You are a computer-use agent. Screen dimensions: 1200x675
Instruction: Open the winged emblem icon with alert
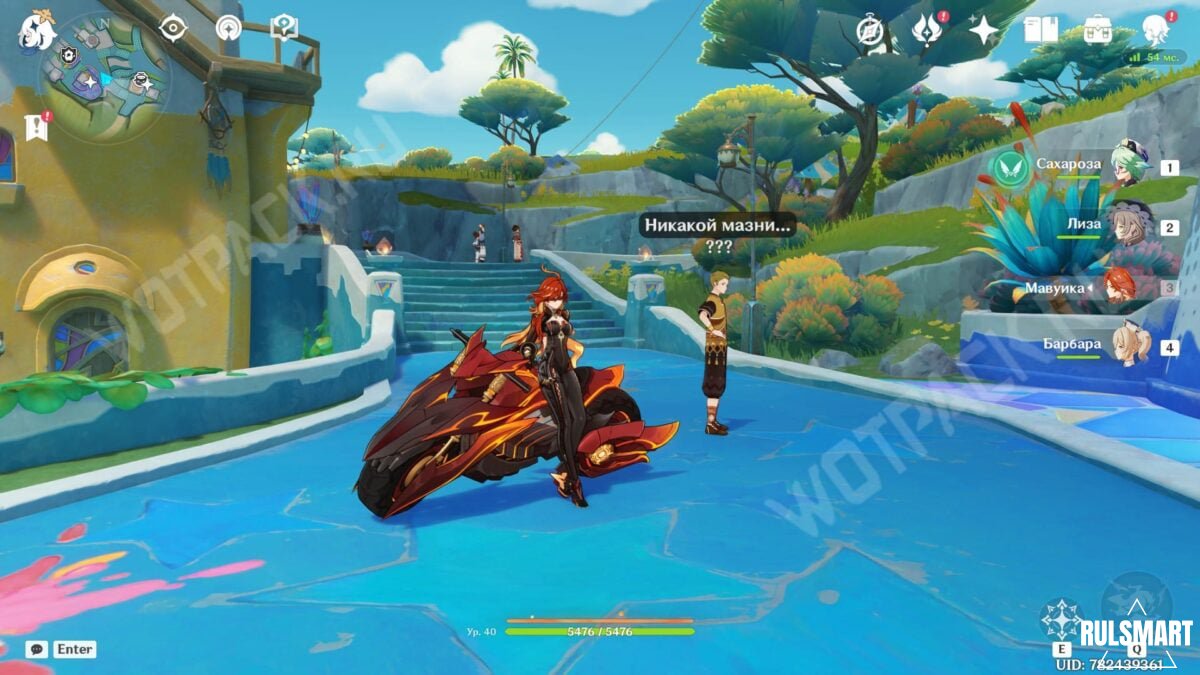point(927,30)
